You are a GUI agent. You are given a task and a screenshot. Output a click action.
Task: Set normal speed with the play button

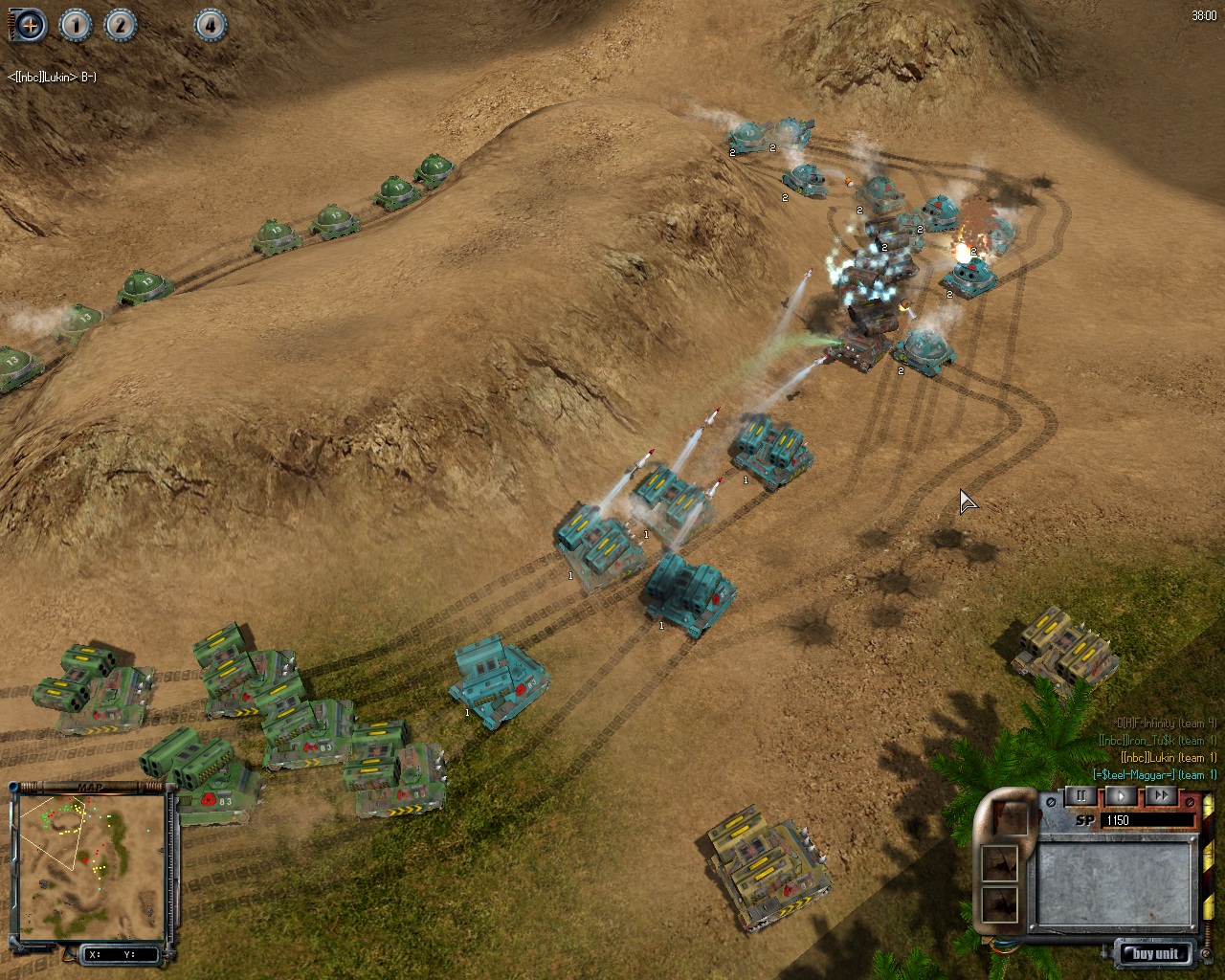(1122, 796)
